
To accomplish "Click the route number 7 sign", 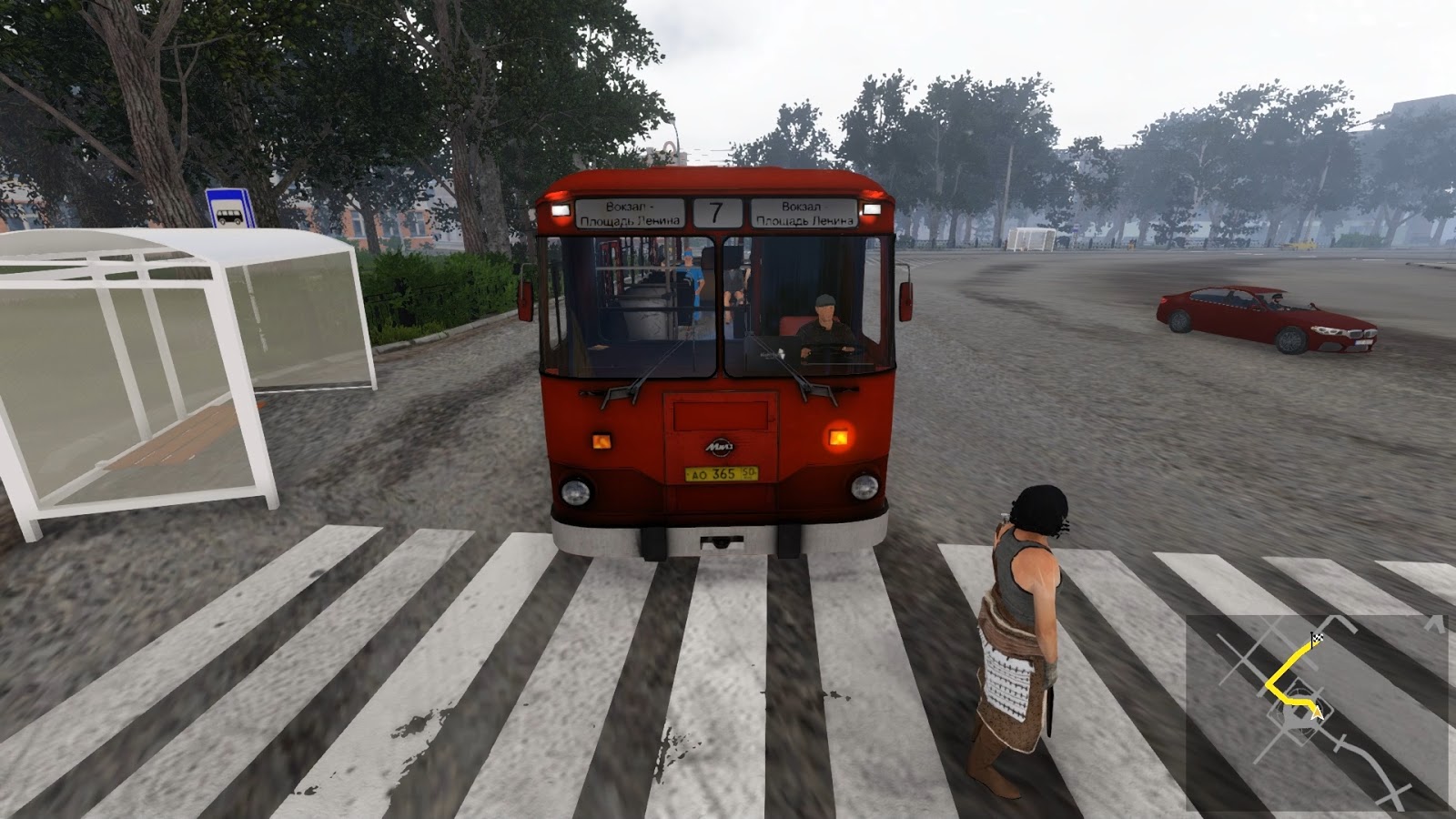I will click(715, 211).
